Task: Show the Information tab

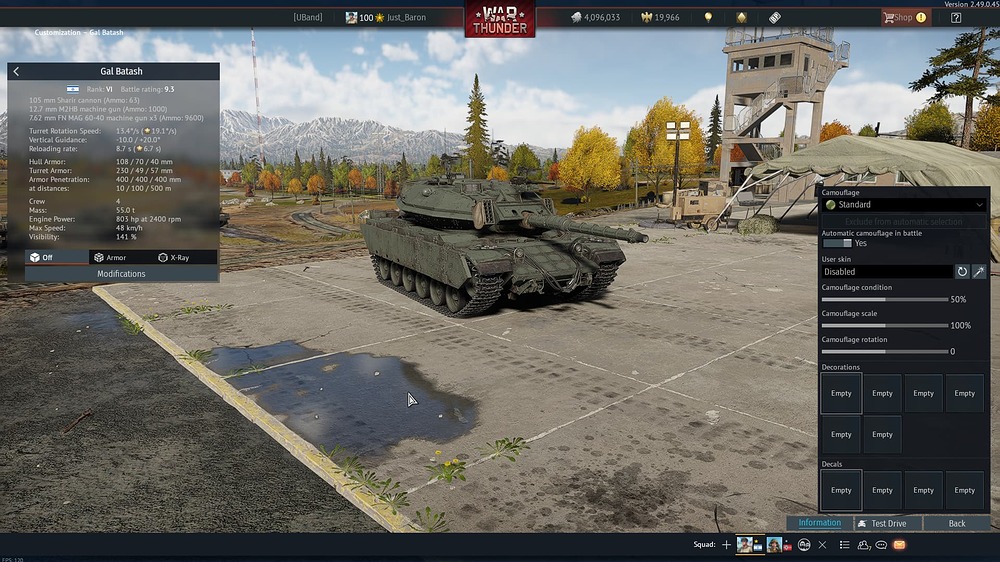Action: point(819,523)
